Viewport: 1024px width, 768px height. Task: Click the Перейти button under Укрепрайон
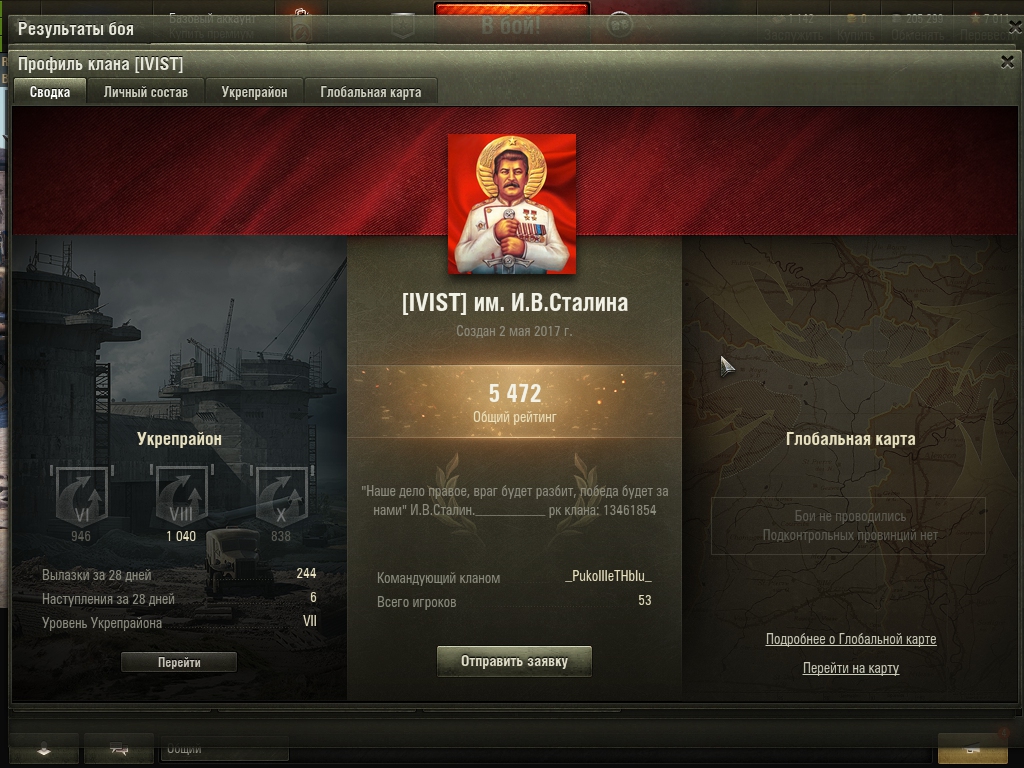pyautogui.click(x=179, y=662)
